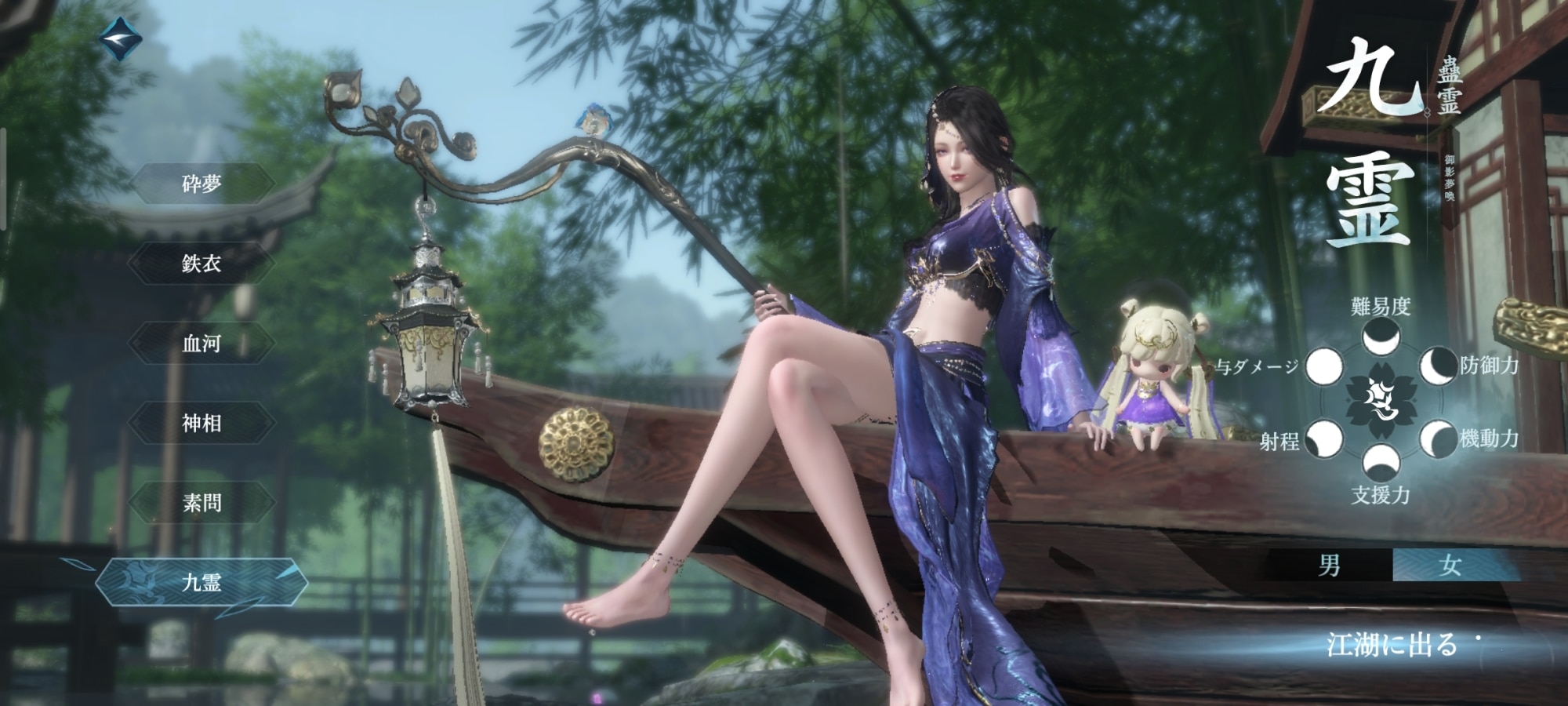This screenshot has width=1568, height=706.
Task: Click the 江湖に出る start button
Action: point(1392,645)
